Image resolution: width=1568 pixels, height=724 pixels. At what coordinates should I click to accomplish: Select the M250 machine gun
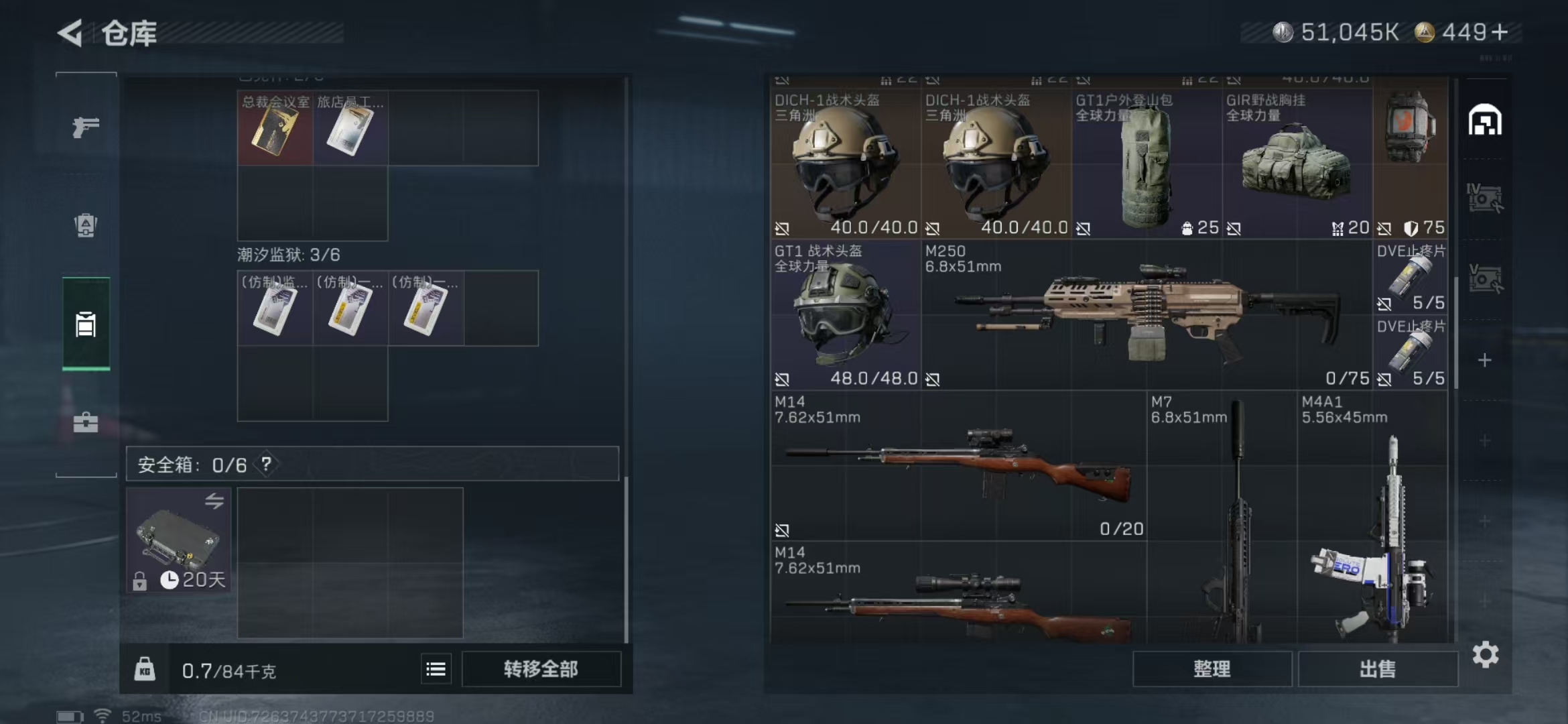click(1146, 315)
